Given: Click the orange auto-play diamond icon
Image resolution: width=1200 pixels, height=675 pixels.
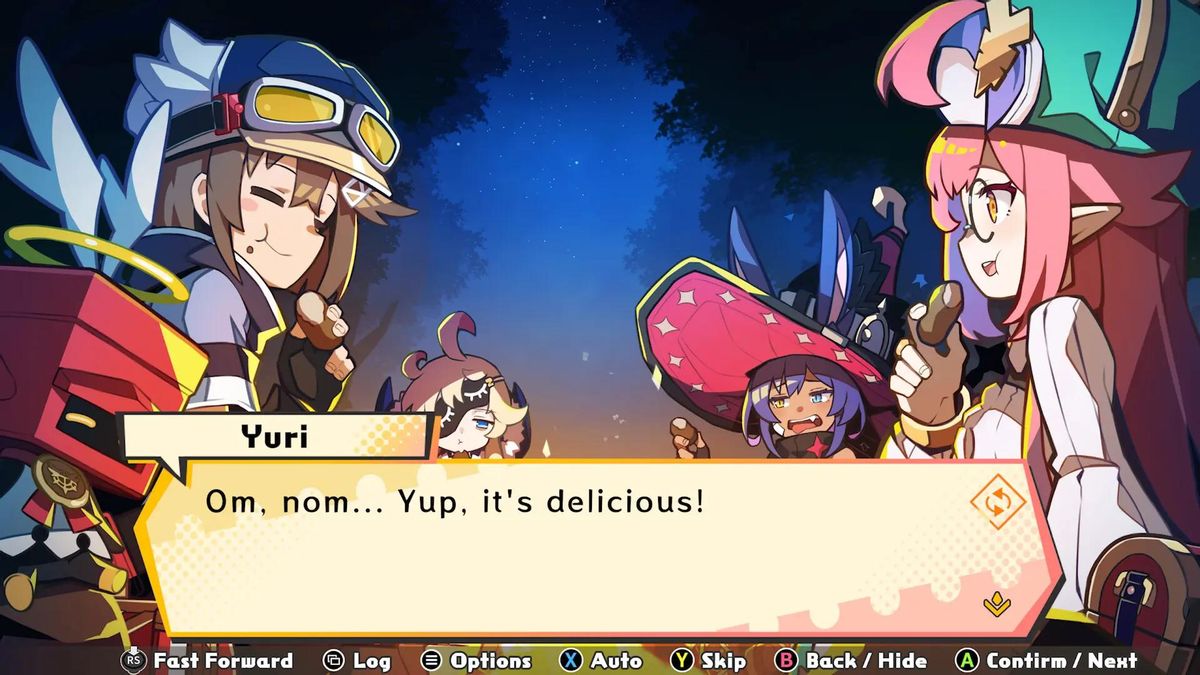Looking at the screenshot, I should (x=998, y=502).
